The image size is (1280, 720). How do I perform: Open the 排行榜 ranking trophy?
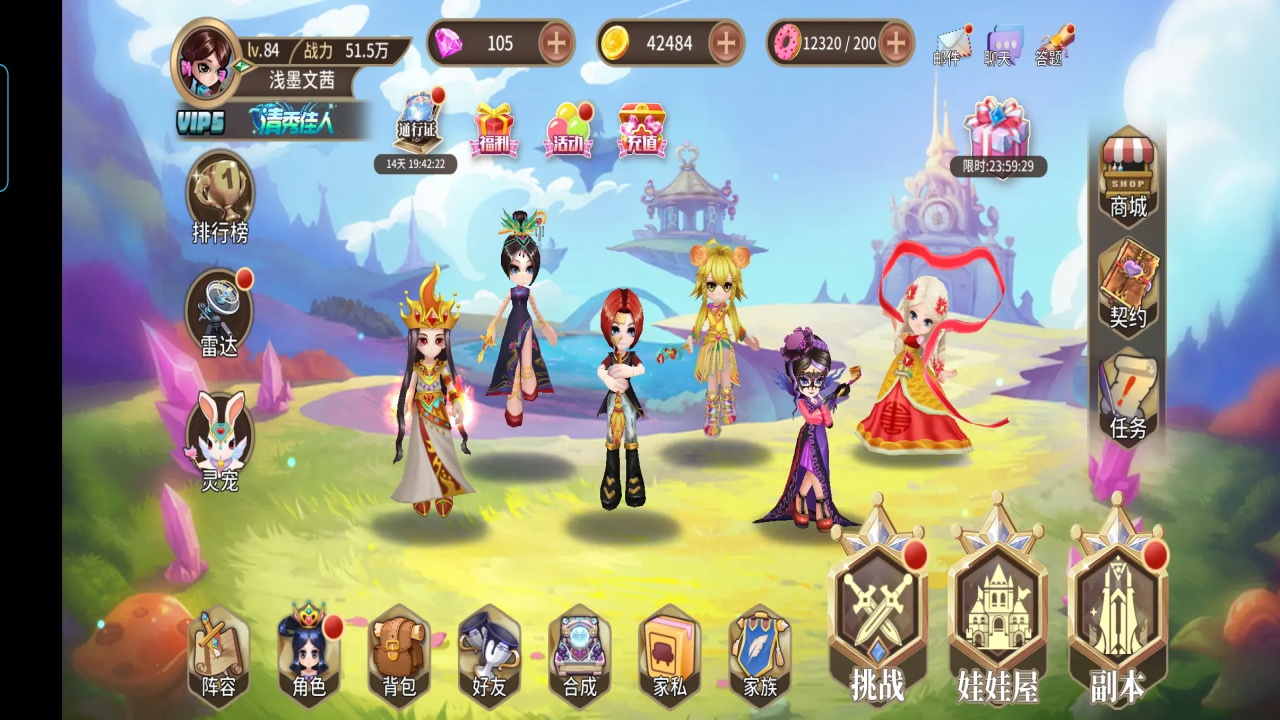(220, 195)
